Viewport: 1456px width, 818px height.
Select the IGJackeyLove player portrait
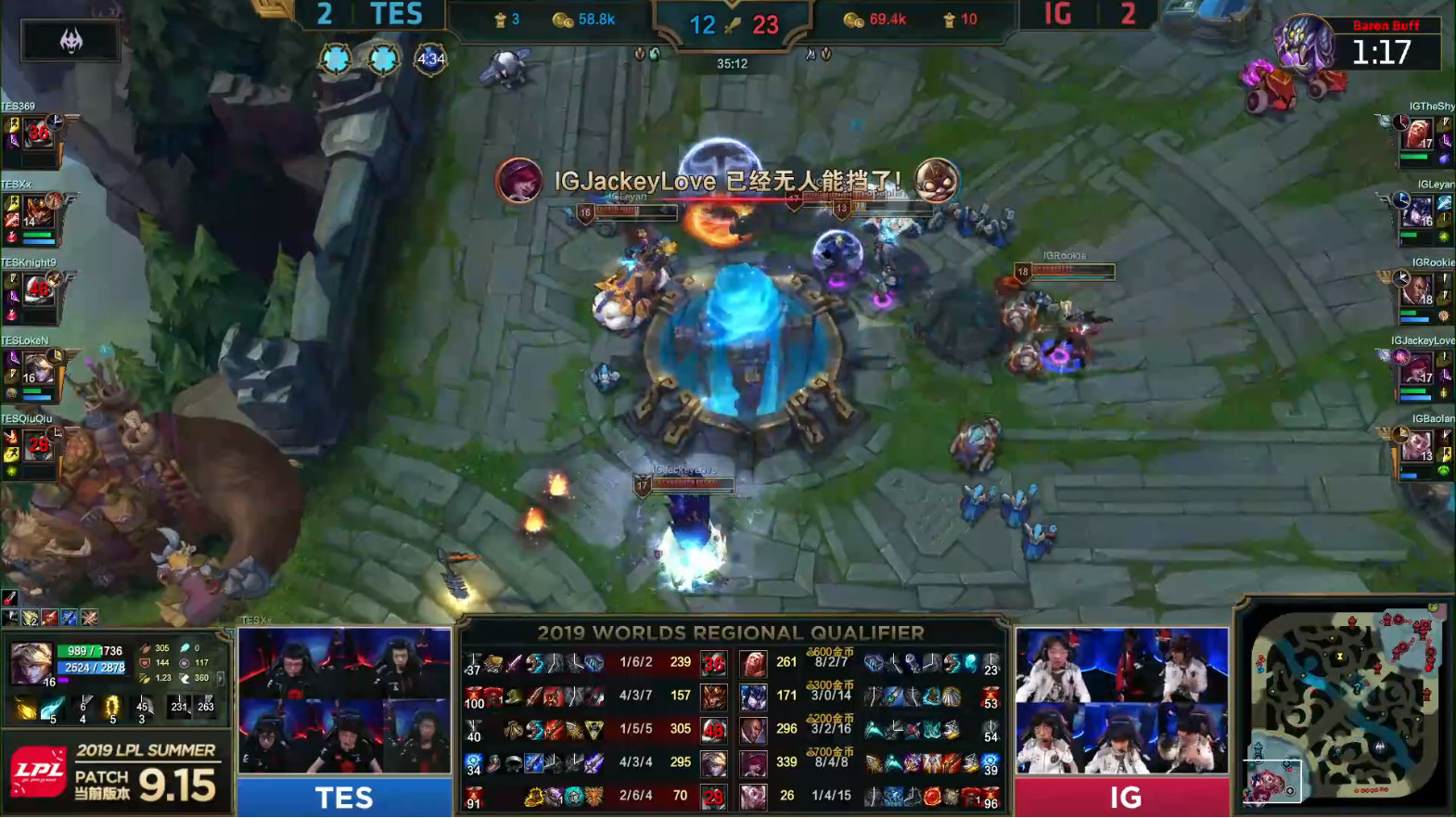pos(1418,368)
